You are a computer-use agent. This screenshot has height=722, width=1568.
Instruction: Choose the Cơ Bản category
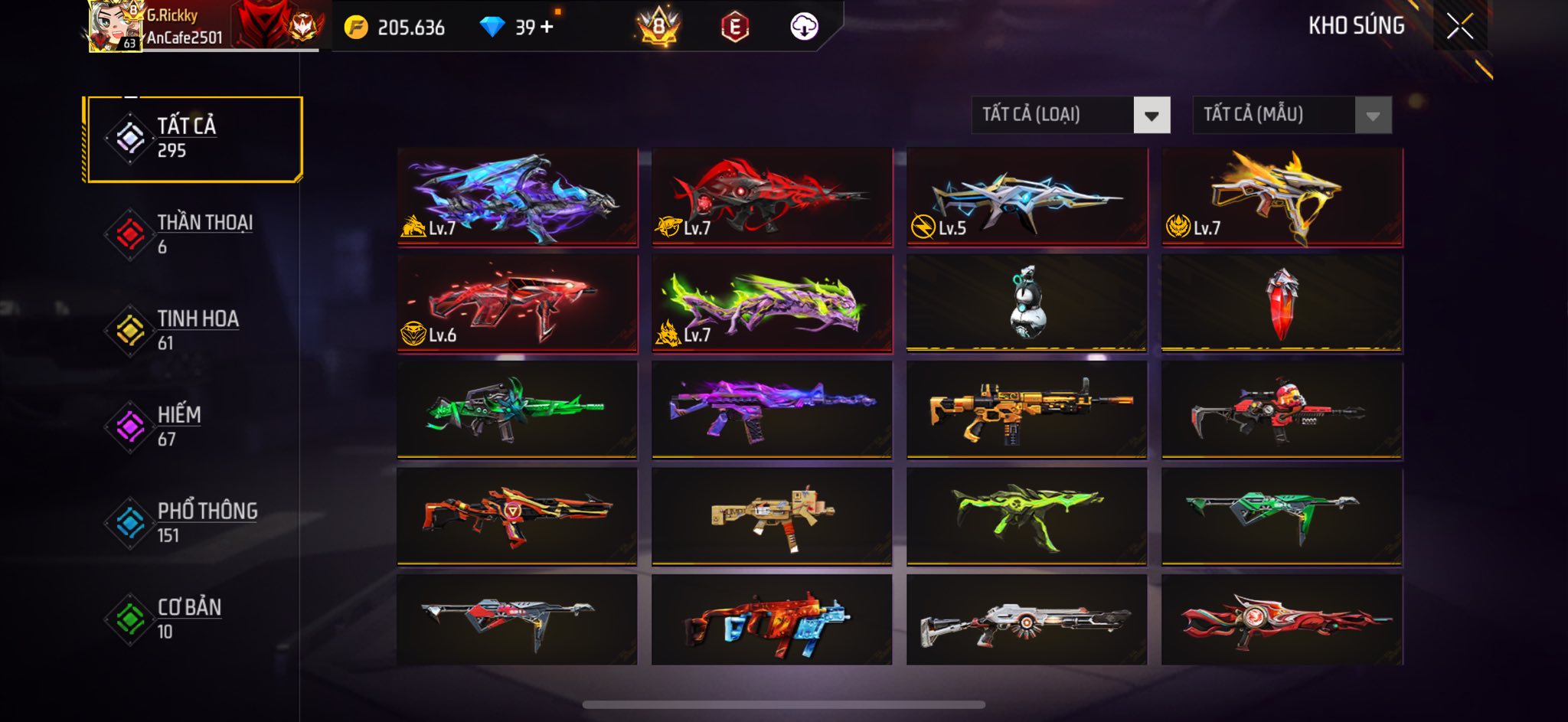tap(194, 619)
